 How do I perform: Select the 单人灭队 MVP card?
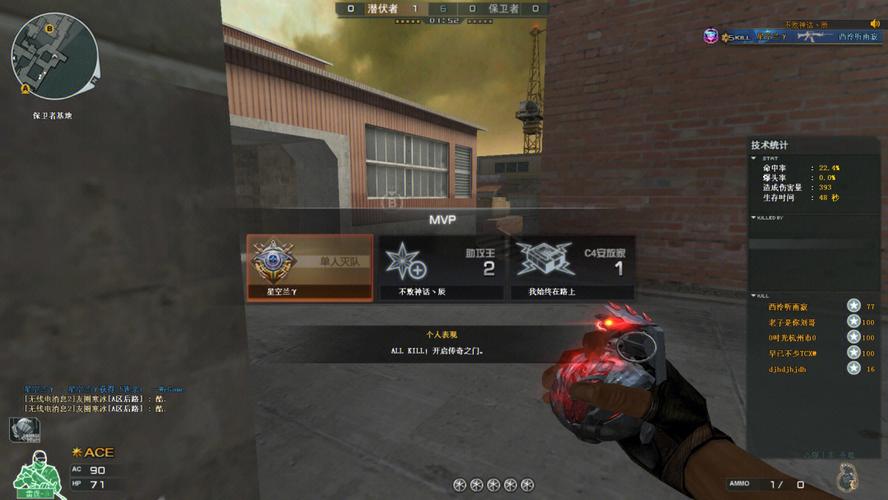coord(310,267)
